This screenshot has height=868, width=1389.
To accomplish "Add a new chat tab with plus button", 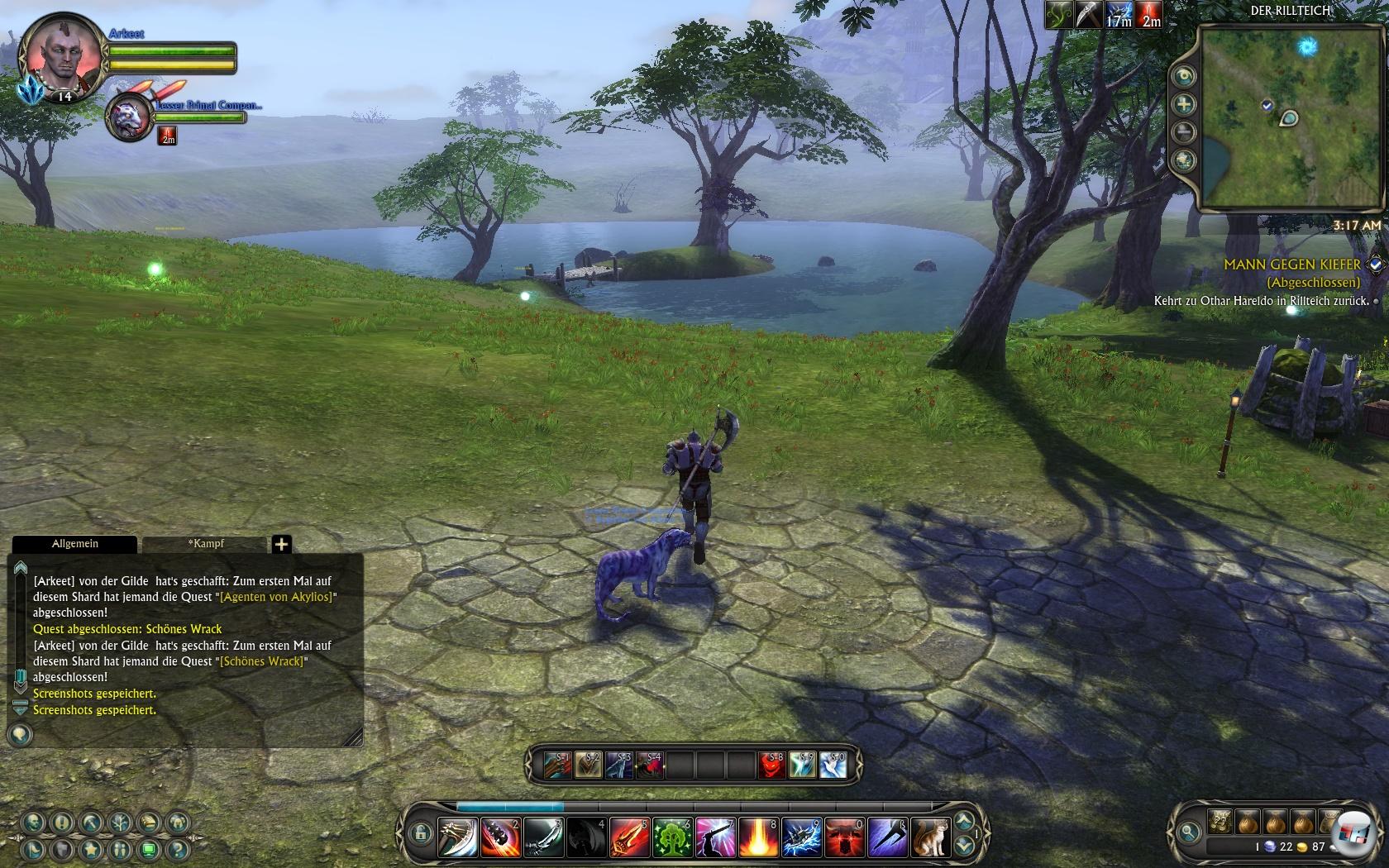I will tap(281, 544).
